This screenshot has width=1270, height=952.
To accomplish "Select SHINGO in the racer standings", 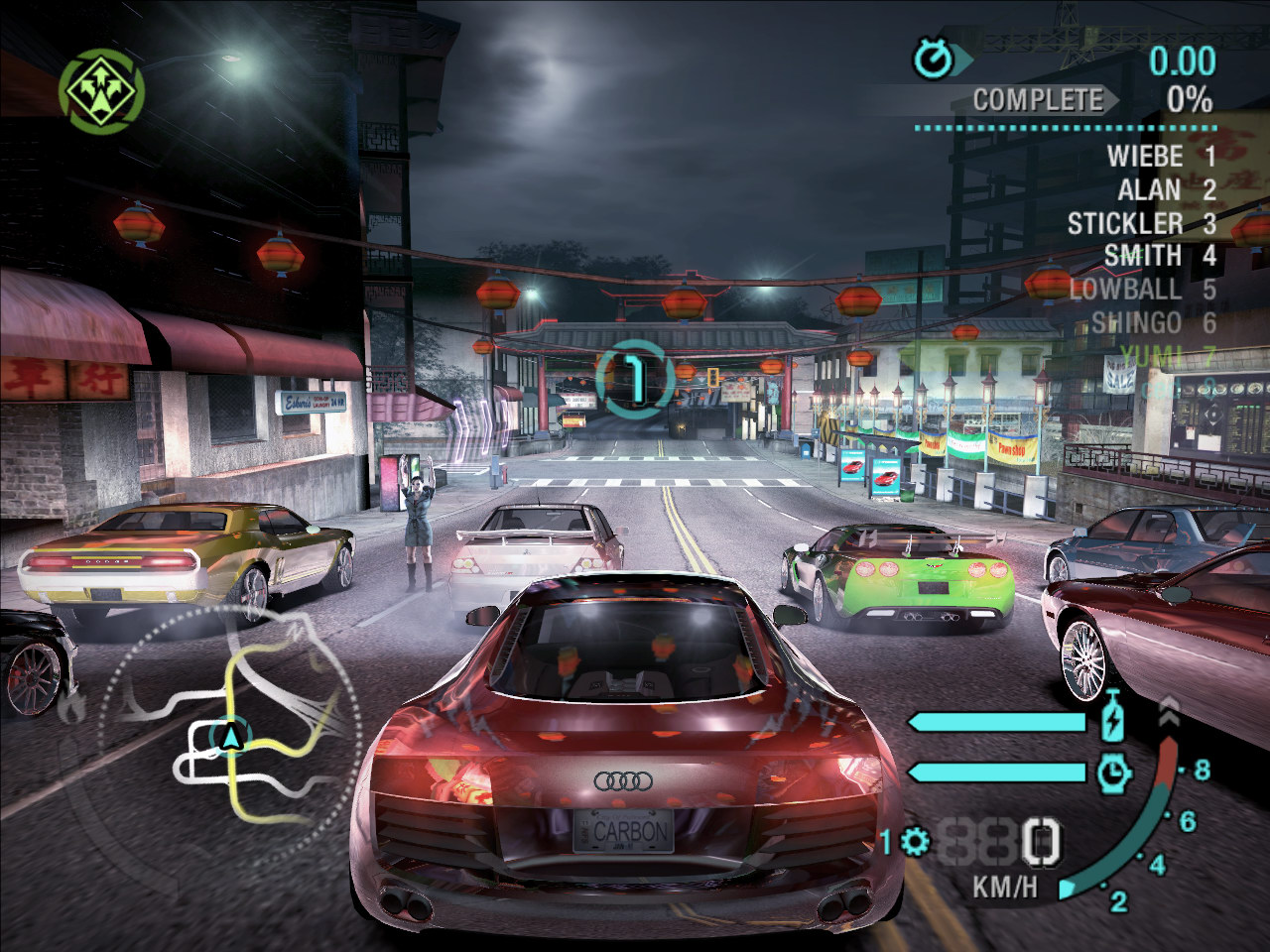I will (x=1137, y=323).
